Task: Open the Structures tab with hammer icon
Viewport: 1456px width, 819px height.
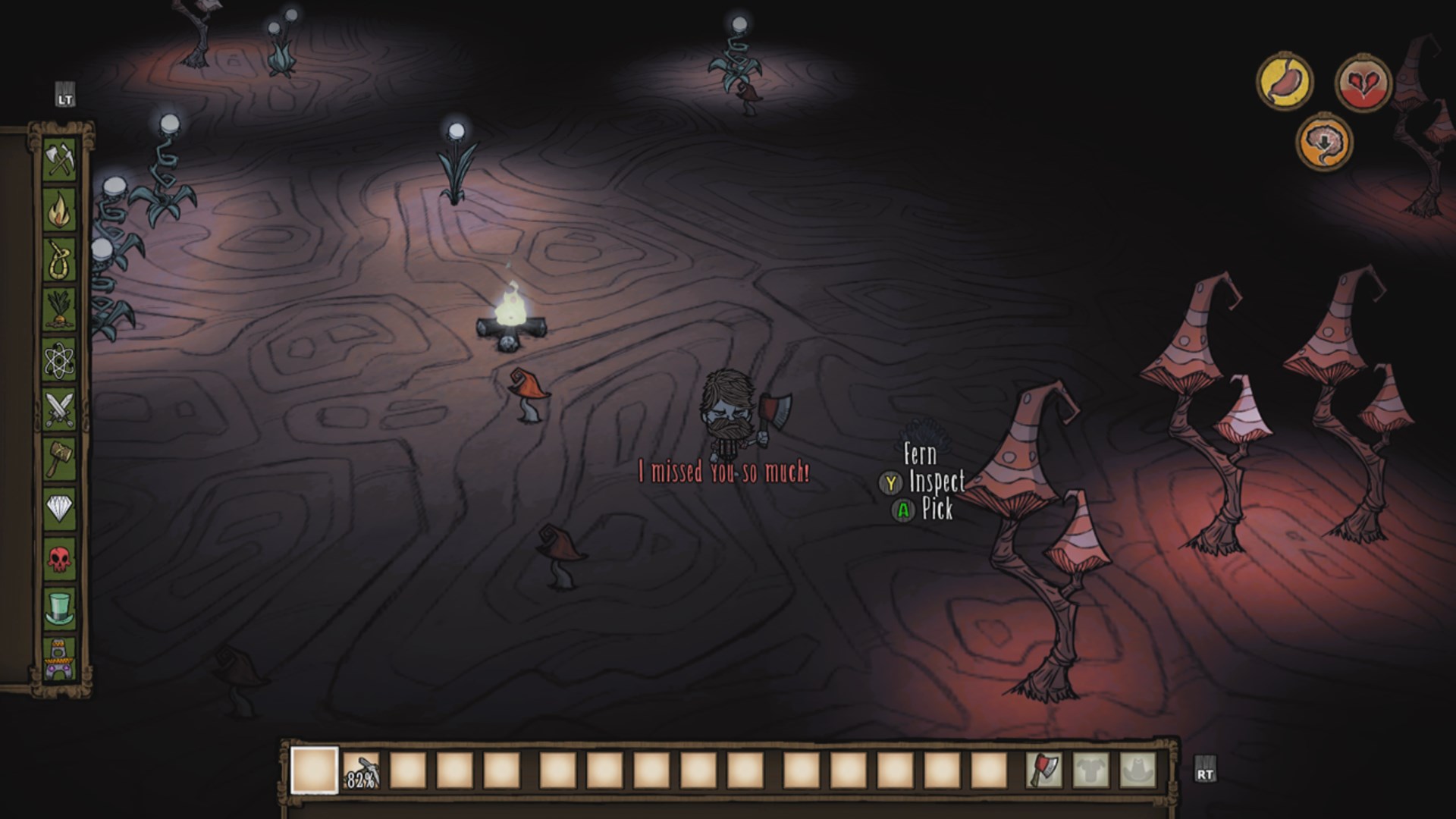Action: tap(60, 460)
